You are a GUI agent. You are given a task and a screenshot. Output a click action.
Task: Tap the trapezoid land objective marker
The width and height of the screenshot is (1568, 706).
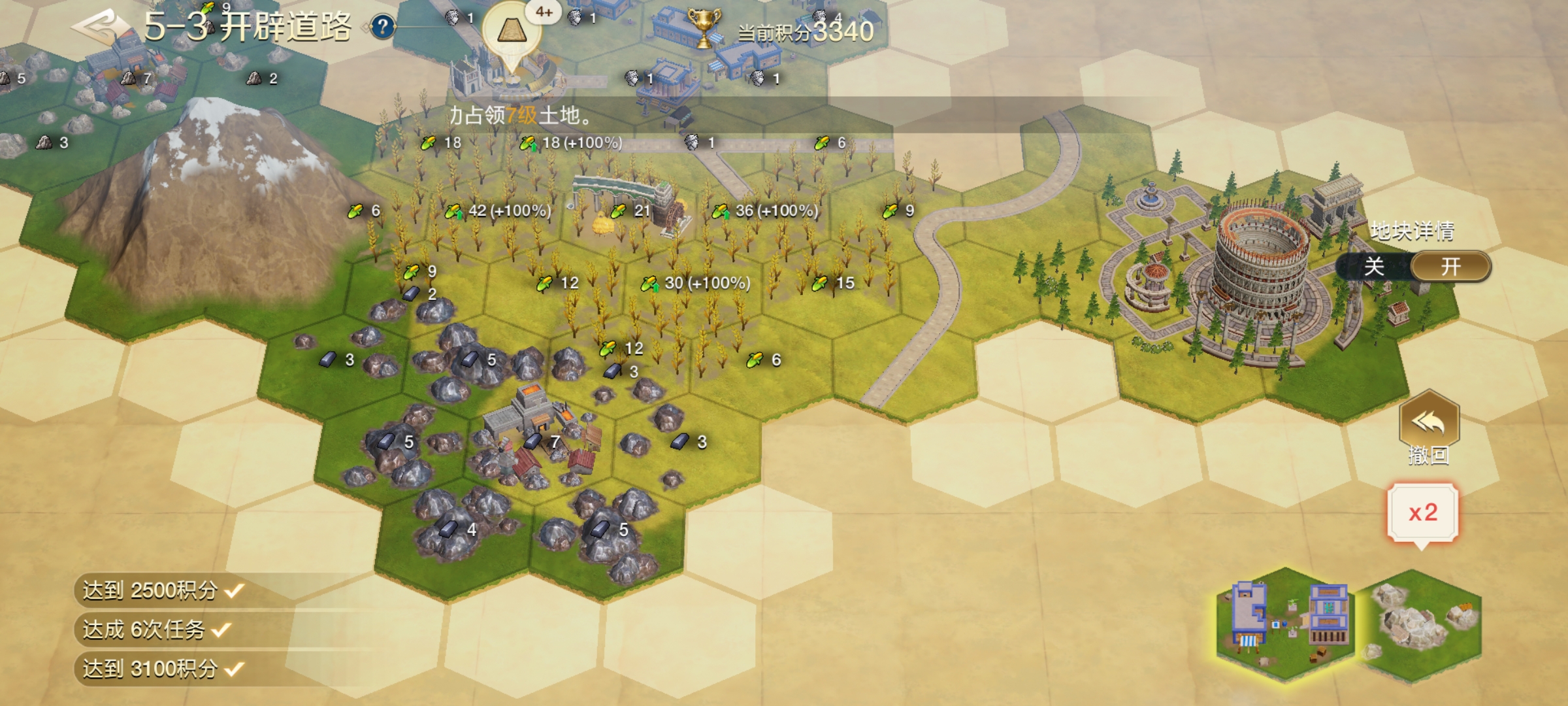coord(511,31)
